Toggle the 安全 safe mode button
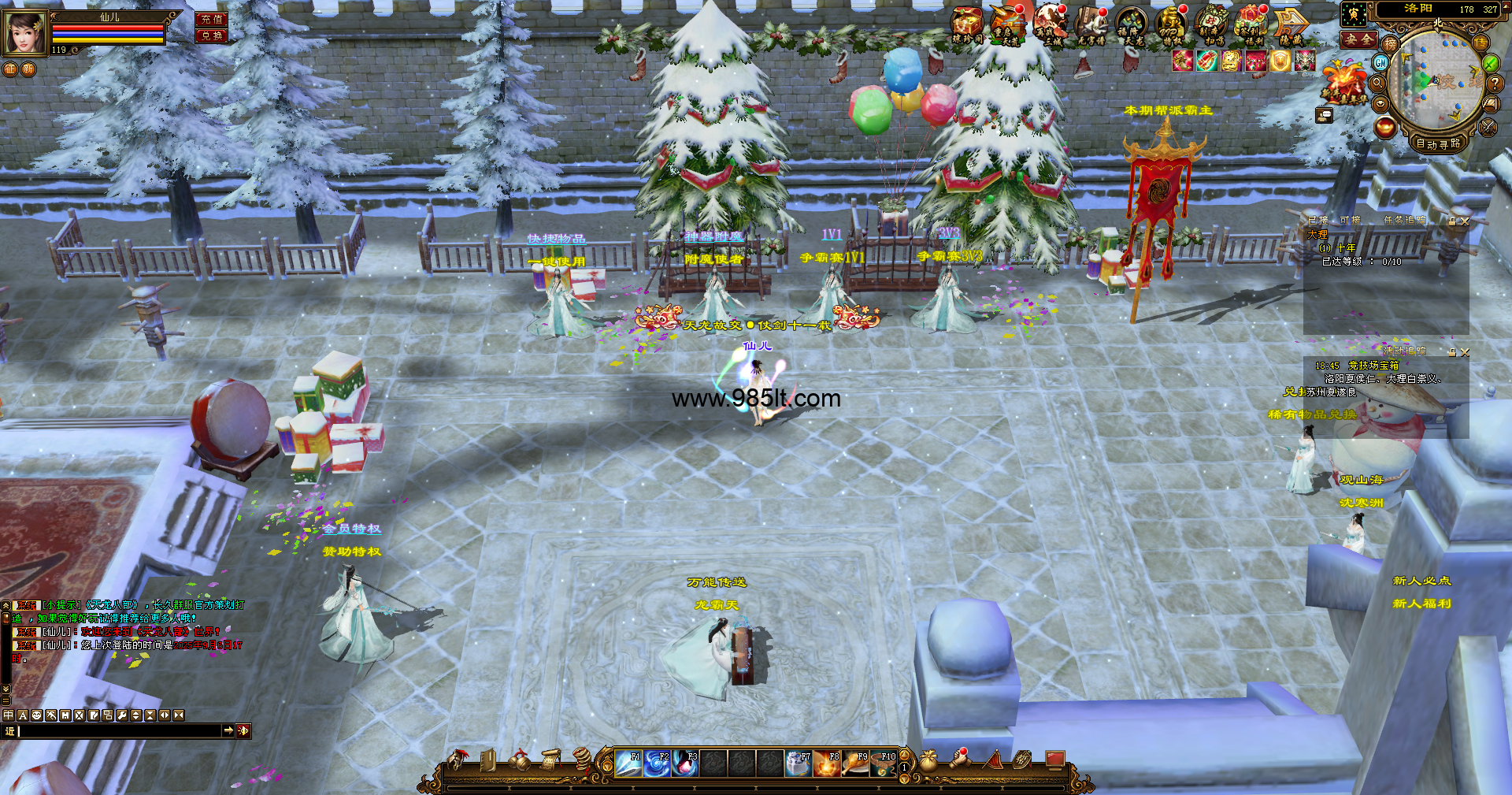This screenshot has height=795, width=1512. 1358,39
